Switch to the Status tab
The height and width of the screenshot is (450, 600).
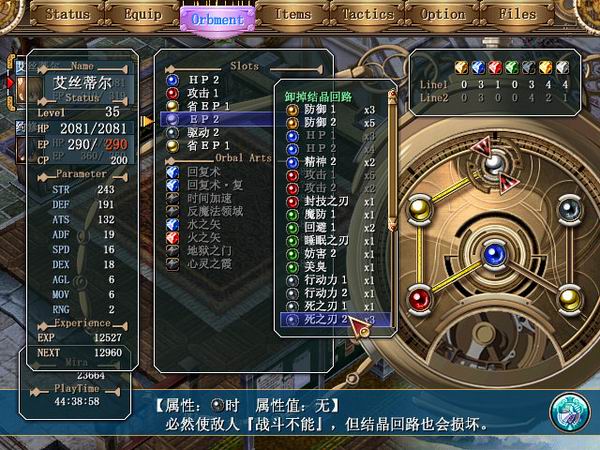click(x=67, y=16)
